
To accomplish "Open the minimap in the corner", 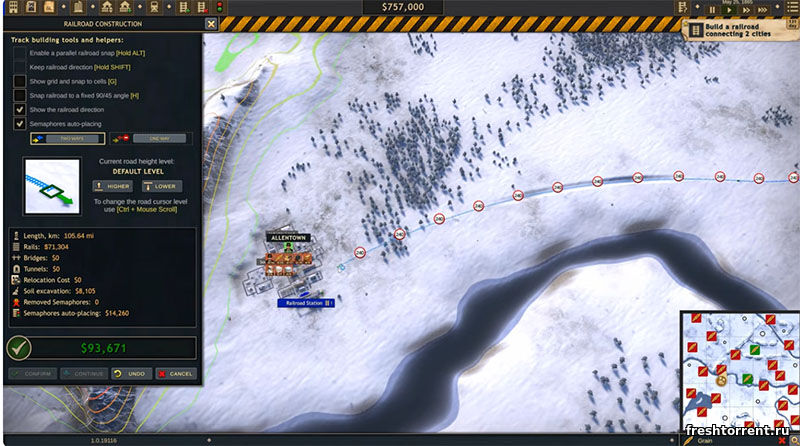I will tap(739, 366).
